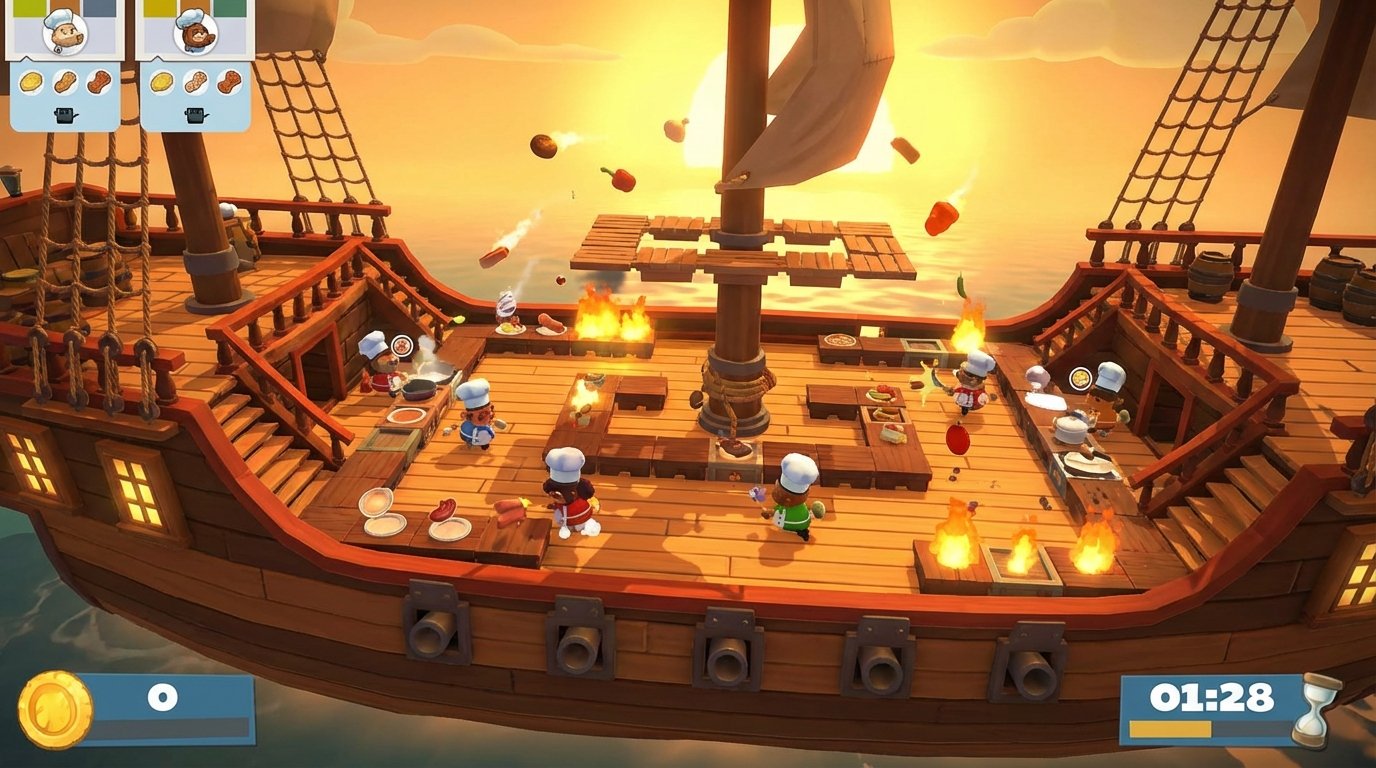Screen dimensions: 1376x768
Task: Select the raw sausage icon in the right order card
Action: pos(197,82)
